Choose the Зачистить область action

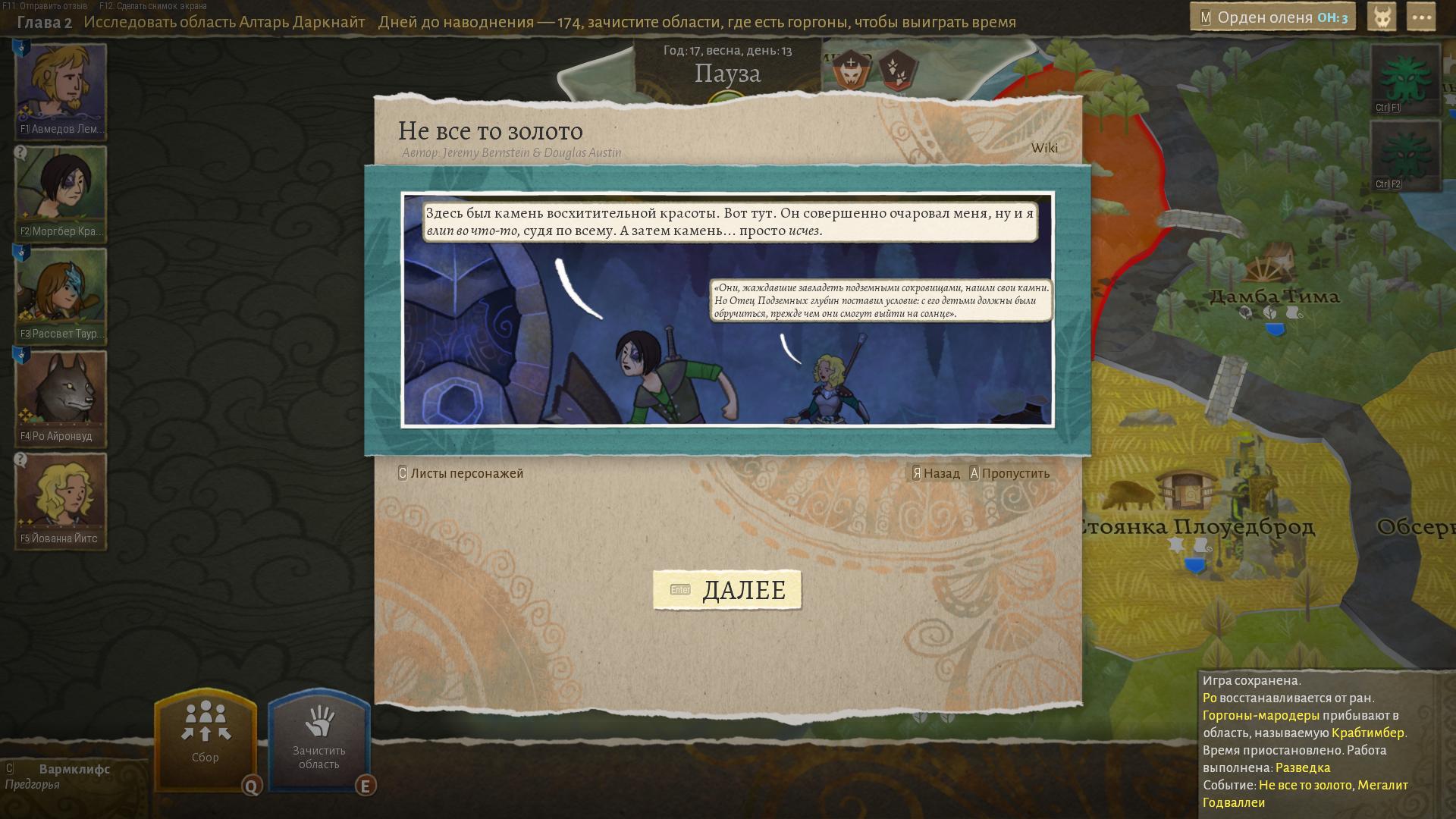(x=318, y=739)
